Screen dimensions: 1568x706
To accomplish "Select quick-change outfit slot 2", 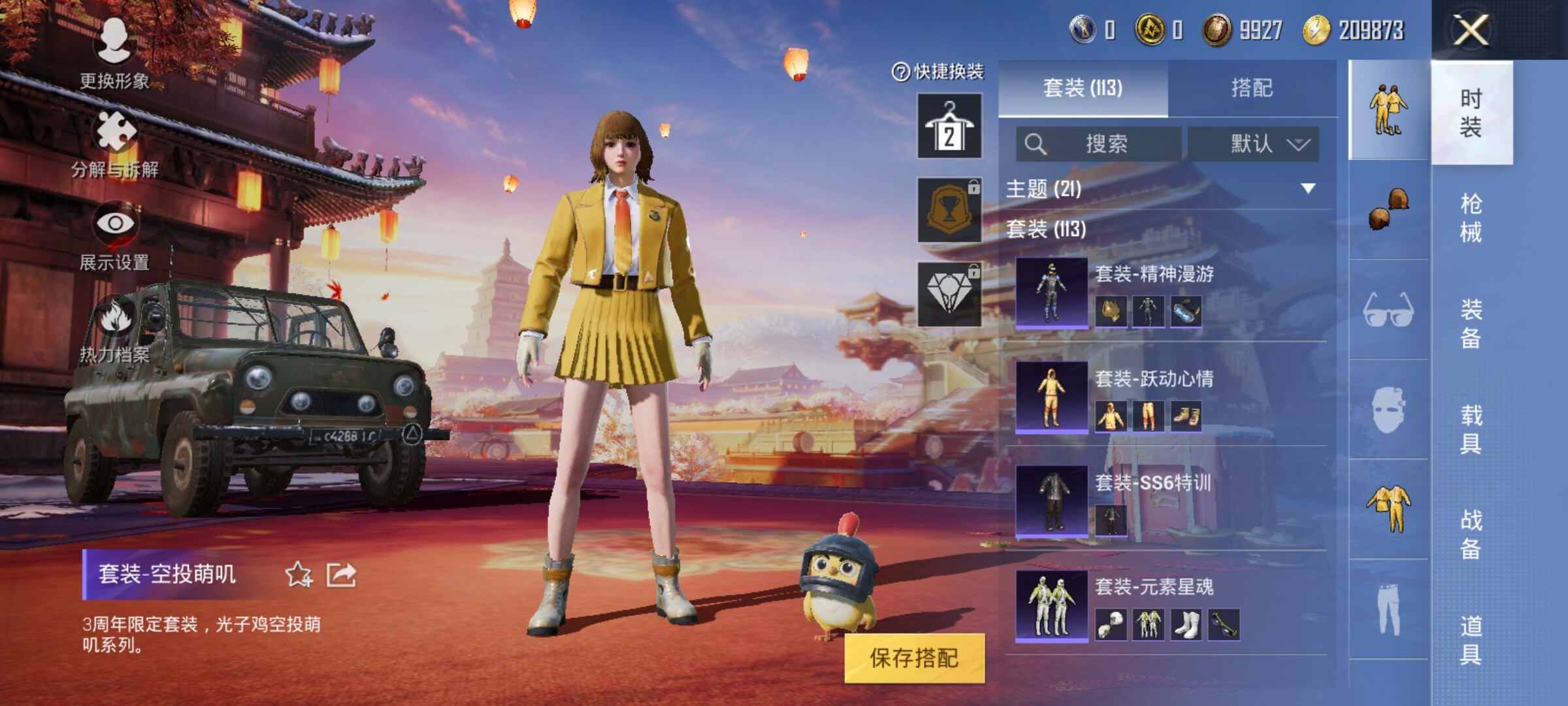I will pos(949,126).
